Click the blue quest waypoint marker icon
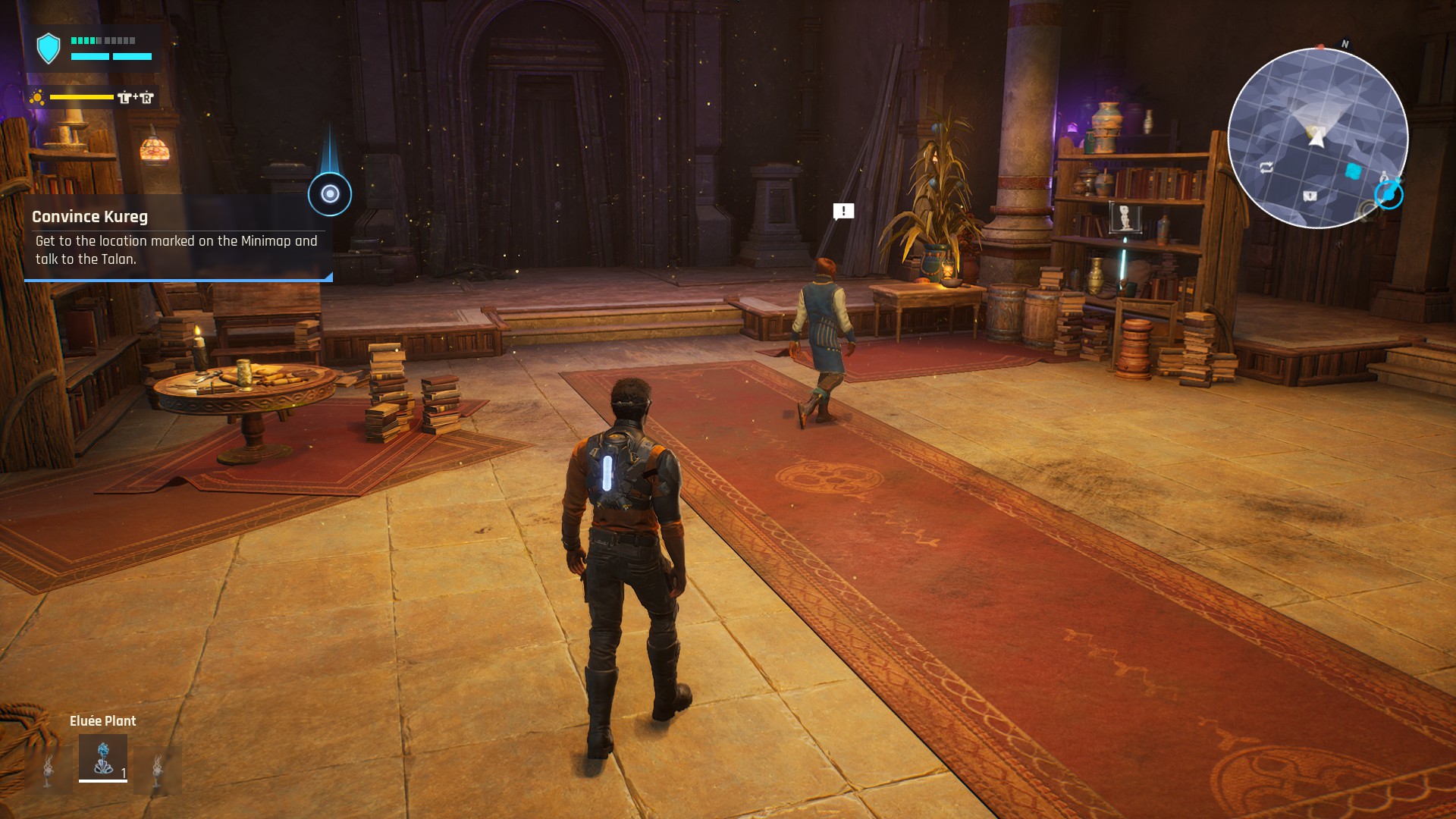 [x=330, y=194]
